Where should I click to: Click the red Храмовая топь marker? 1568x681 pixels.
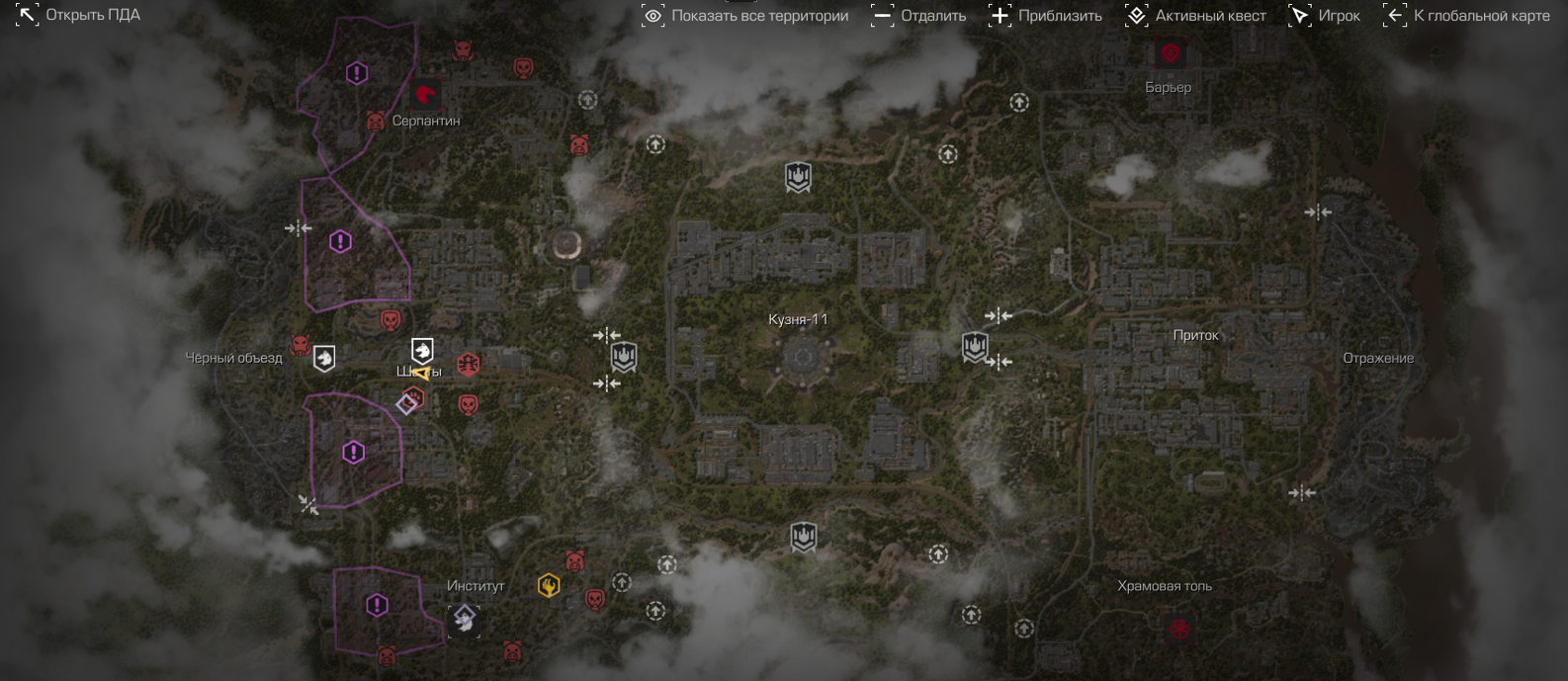pyautogui.click(x=1178, y=629)
